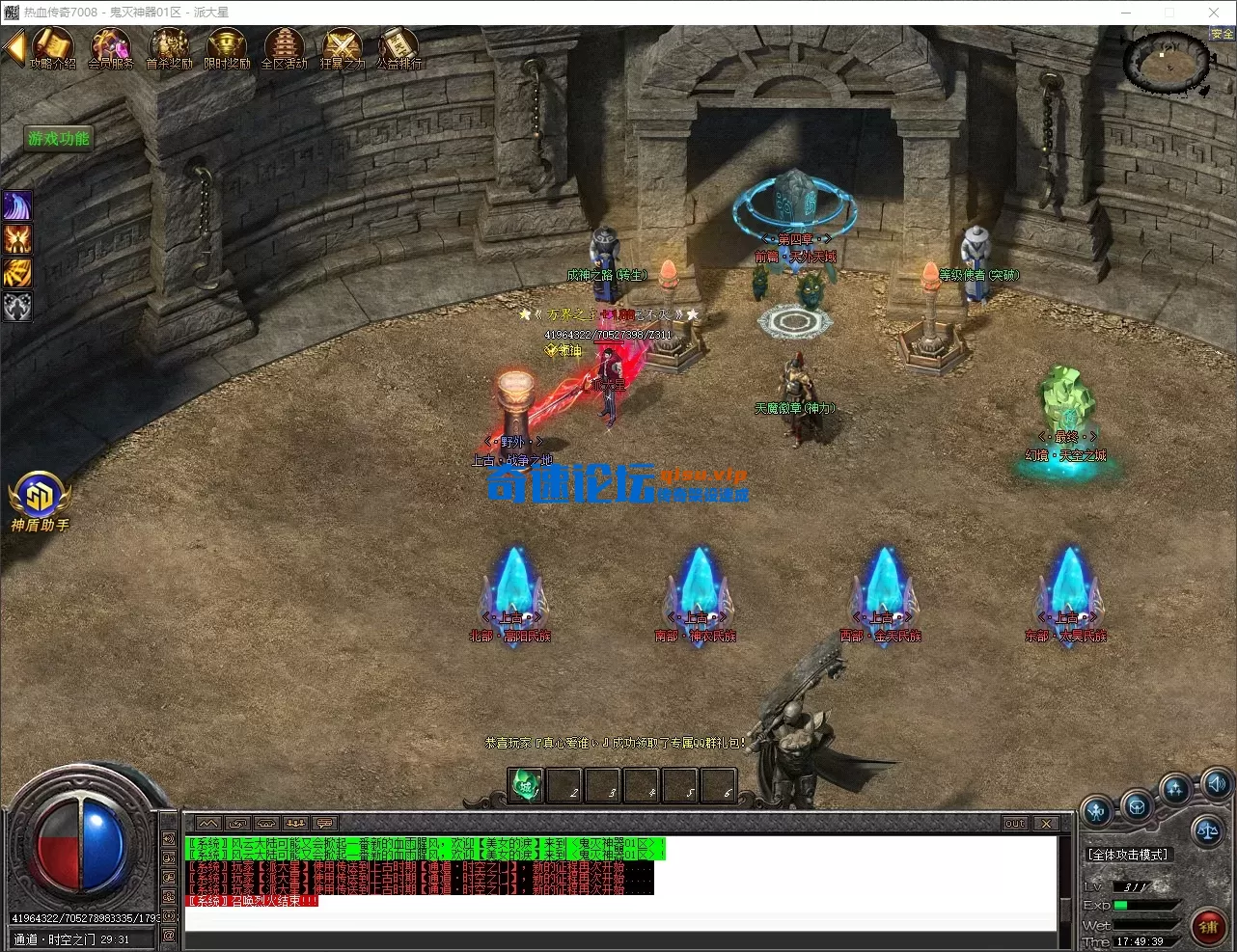The image size is (1237, 952).
Task: Click the green 游戏功能 button
Action: (x=59, y=139)
